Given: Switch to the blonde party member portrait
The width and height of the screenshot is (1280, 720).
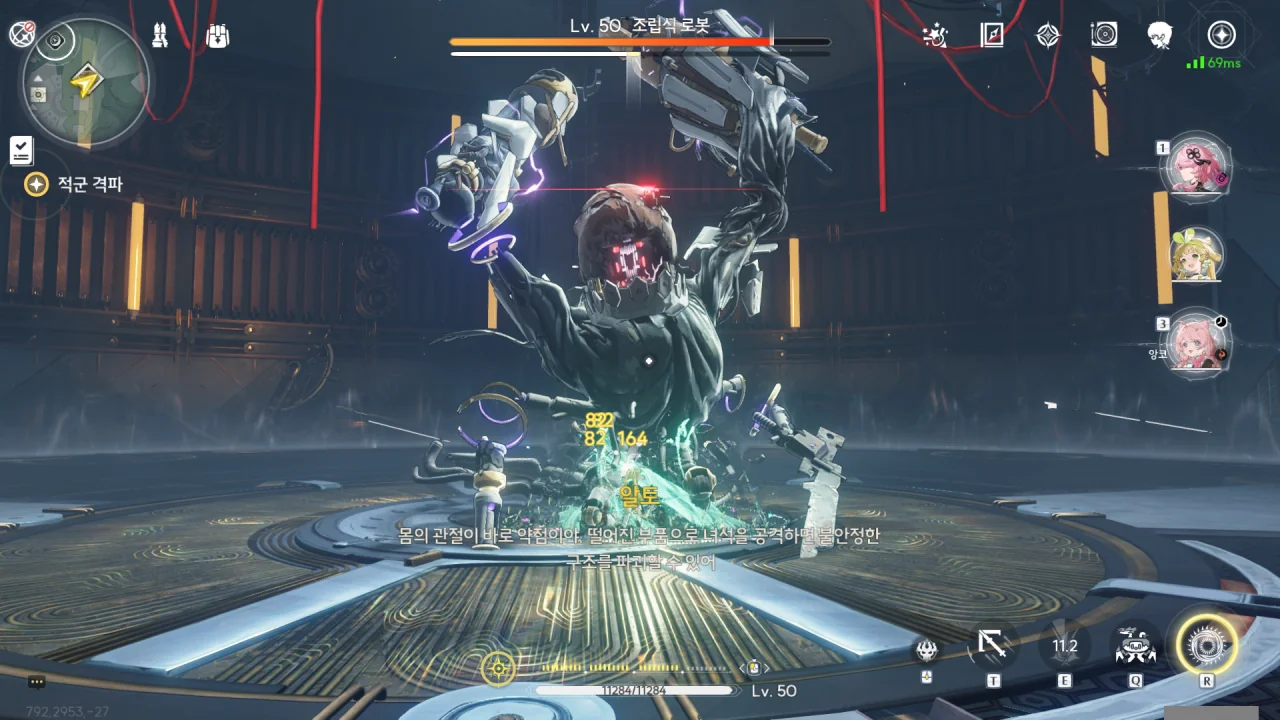Looking at the screenshot, I should pos(1195,254).
